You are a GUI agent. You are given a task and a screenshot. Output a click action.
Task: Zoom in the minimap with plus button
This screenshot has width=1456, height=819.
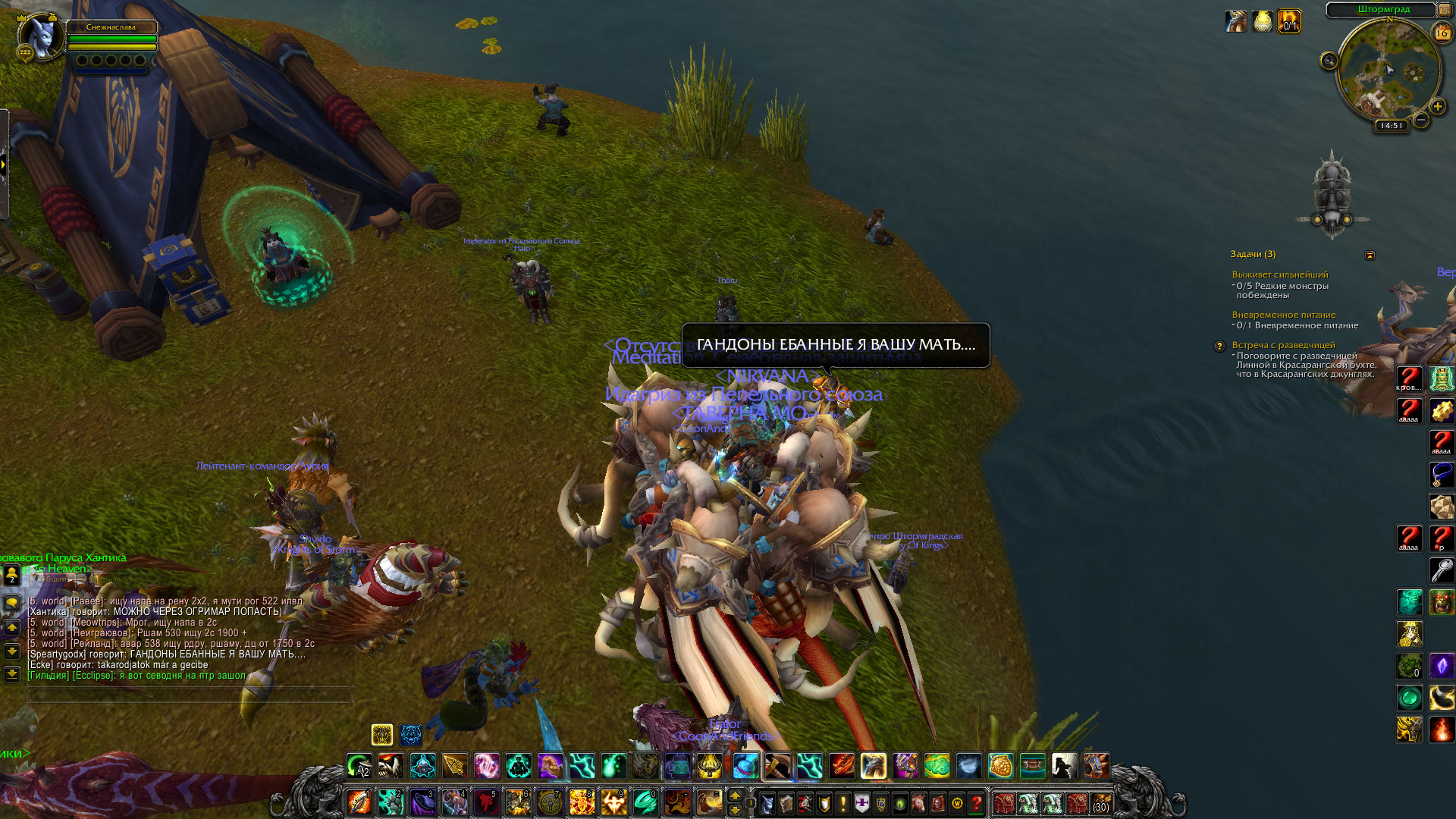[1437, 107]
